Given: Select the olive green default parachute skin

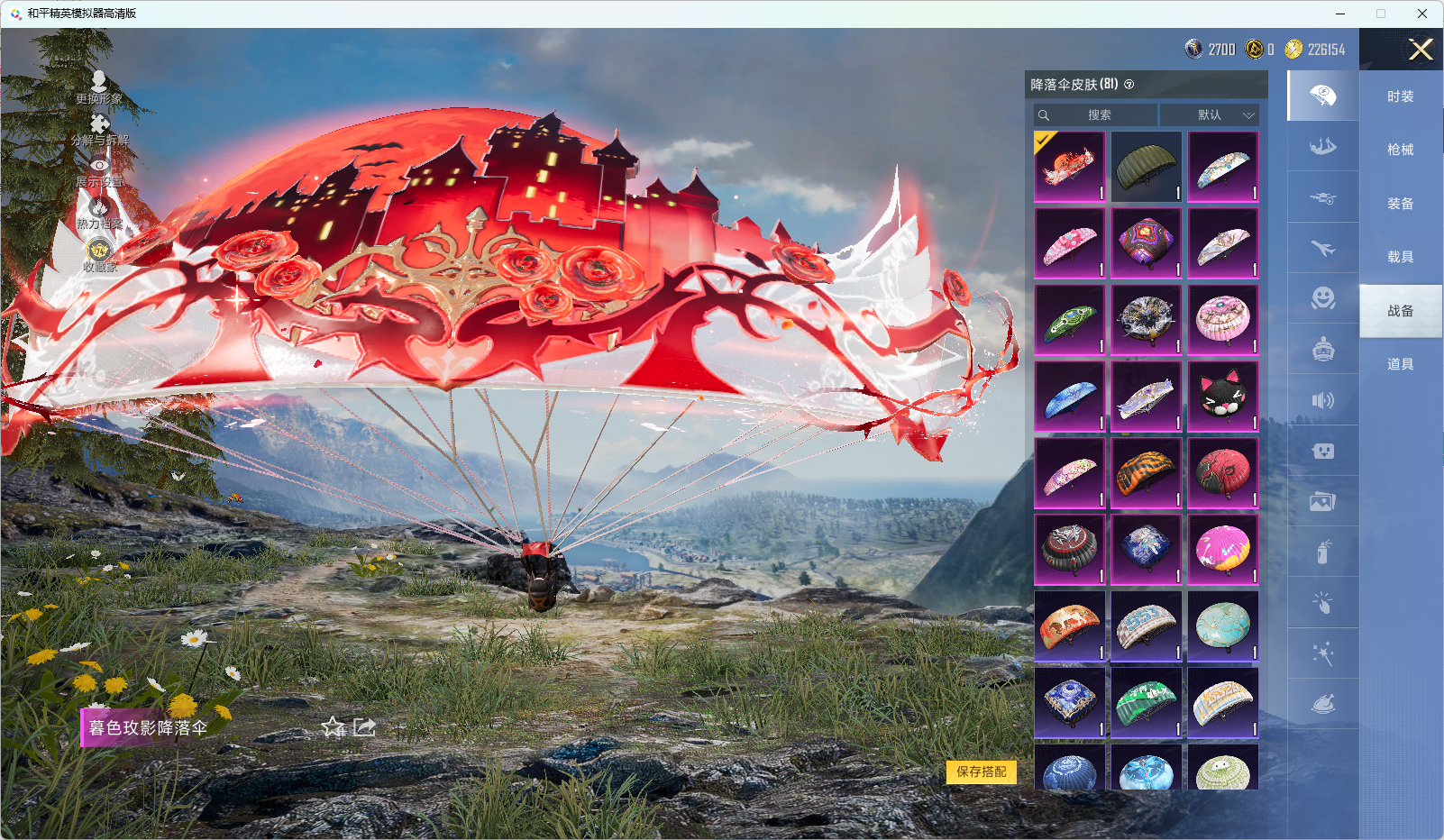Looking at the screenshot, I should point(1146,167).
